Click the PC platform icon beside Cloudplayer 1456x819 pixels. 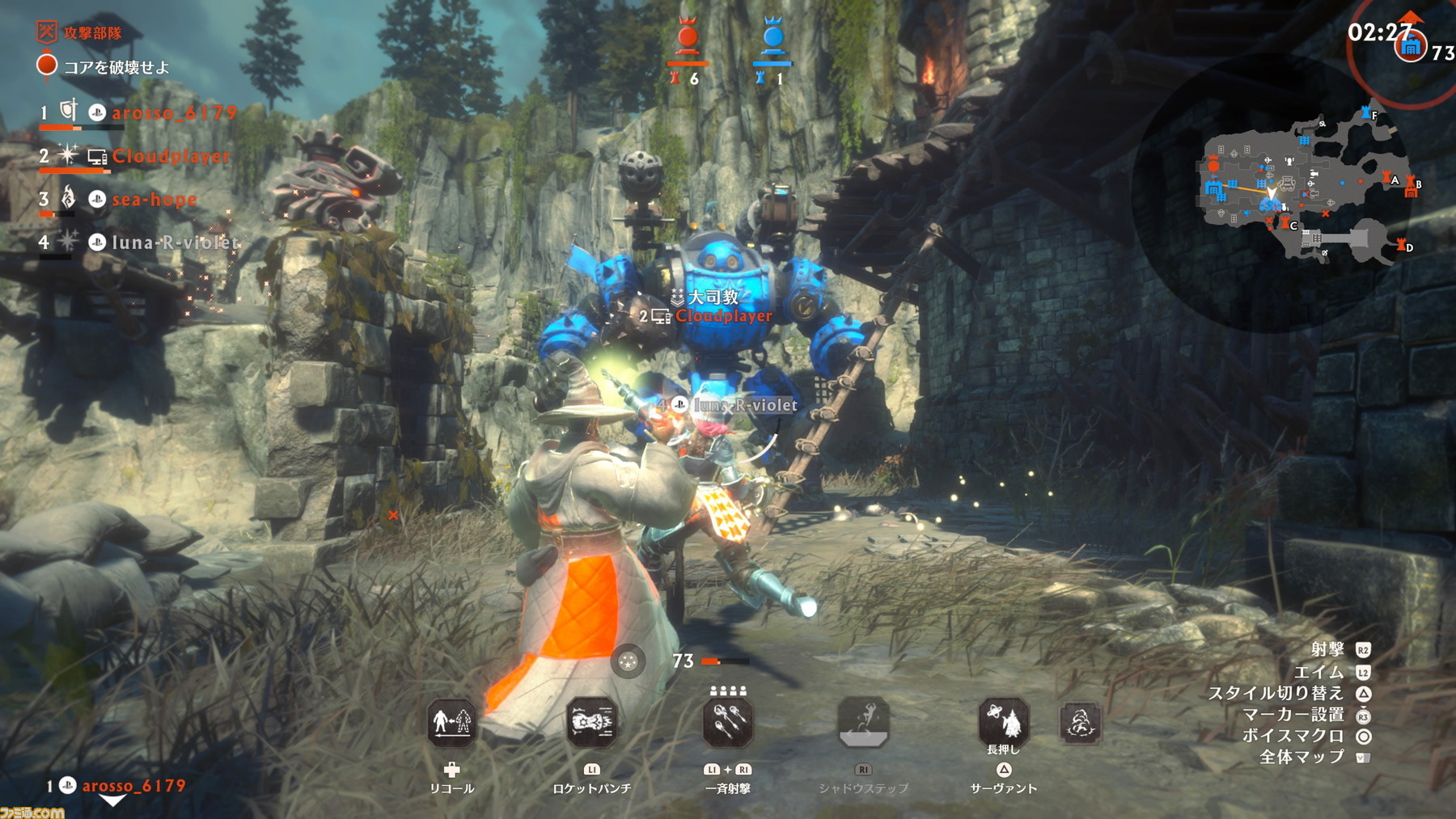[x=97, y=158]
